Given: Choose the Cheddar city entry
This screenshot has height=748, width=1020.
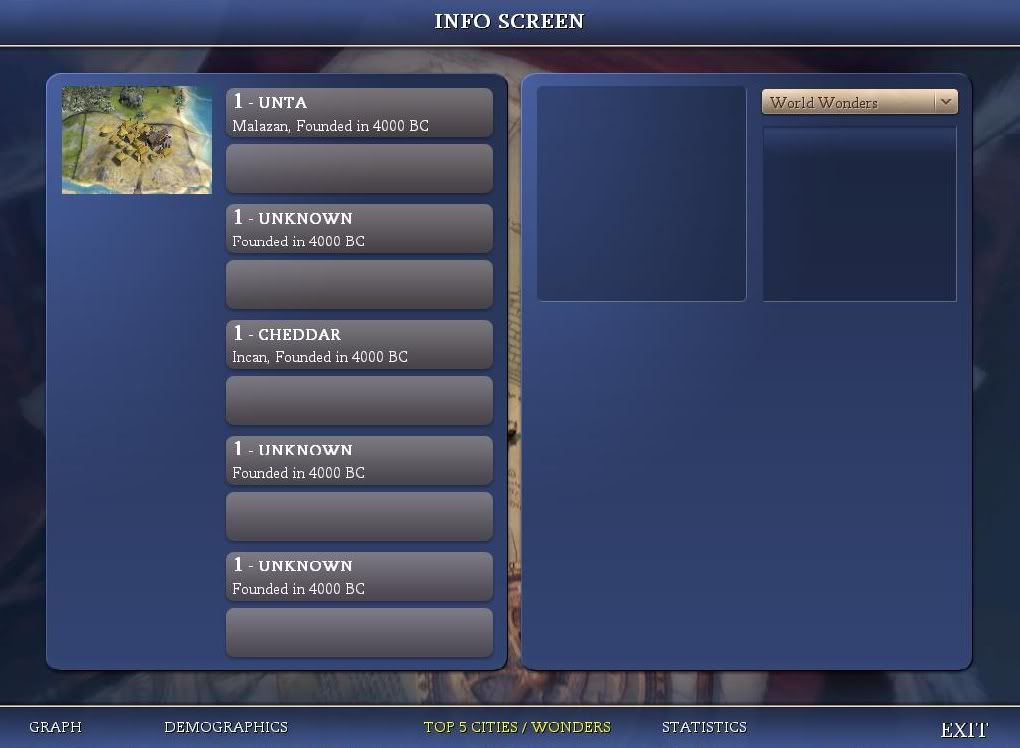Looking at the screenshot, I should click(x=359, y=345).
